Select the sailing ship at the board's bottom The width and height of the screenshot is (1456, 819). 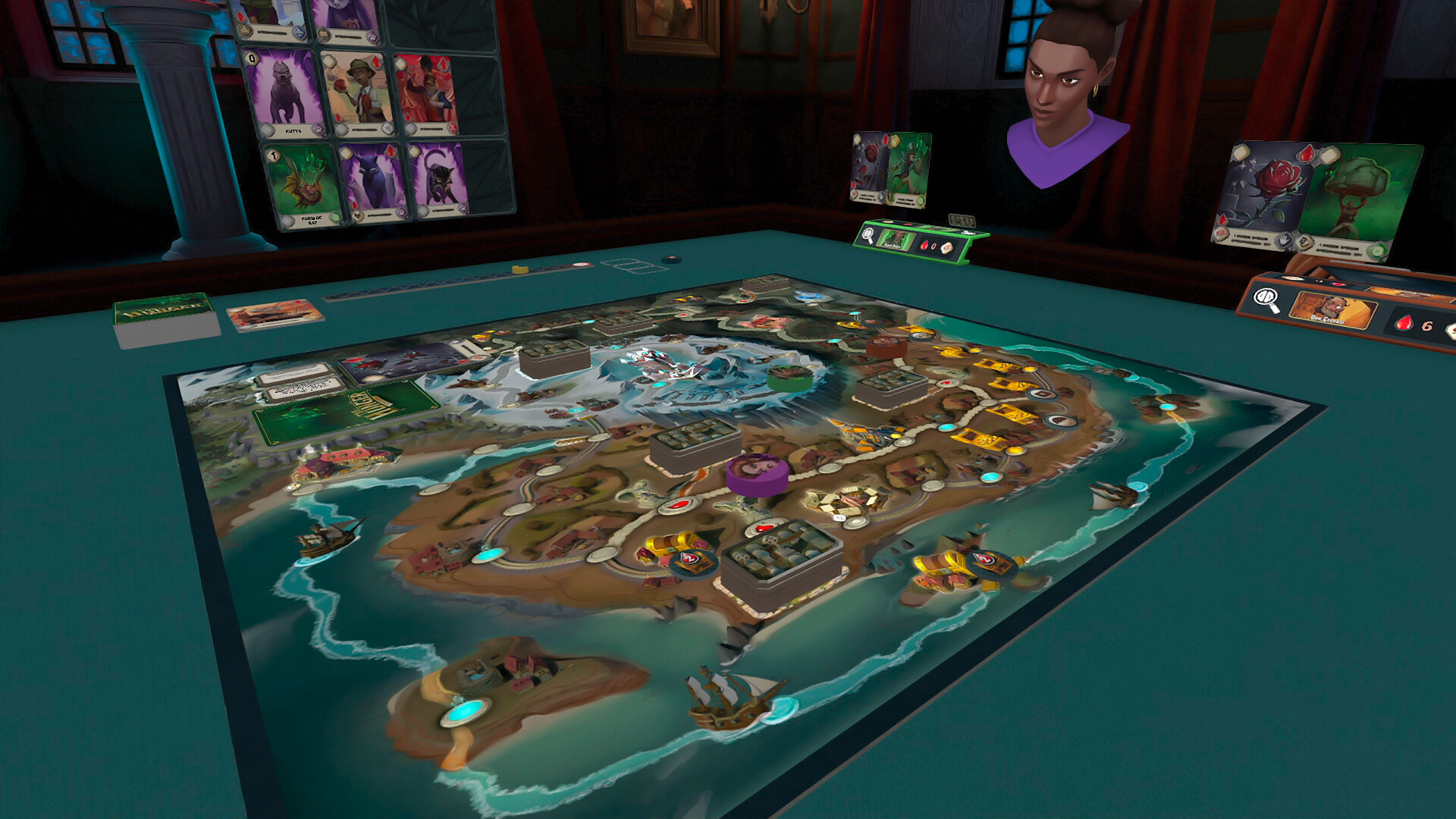(730, 699)
